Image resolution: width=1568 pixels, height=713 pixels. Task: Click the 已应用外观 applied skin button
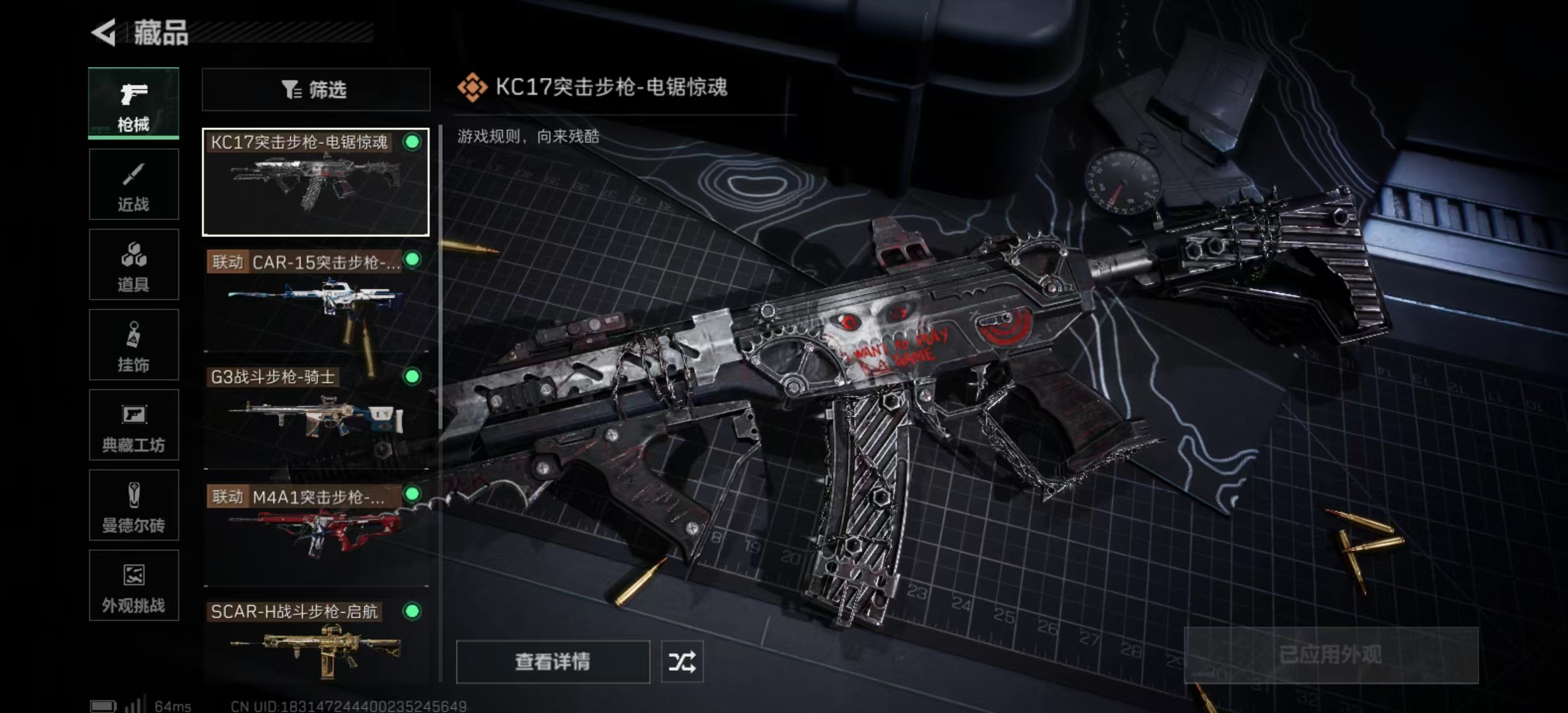point(1330,655)
